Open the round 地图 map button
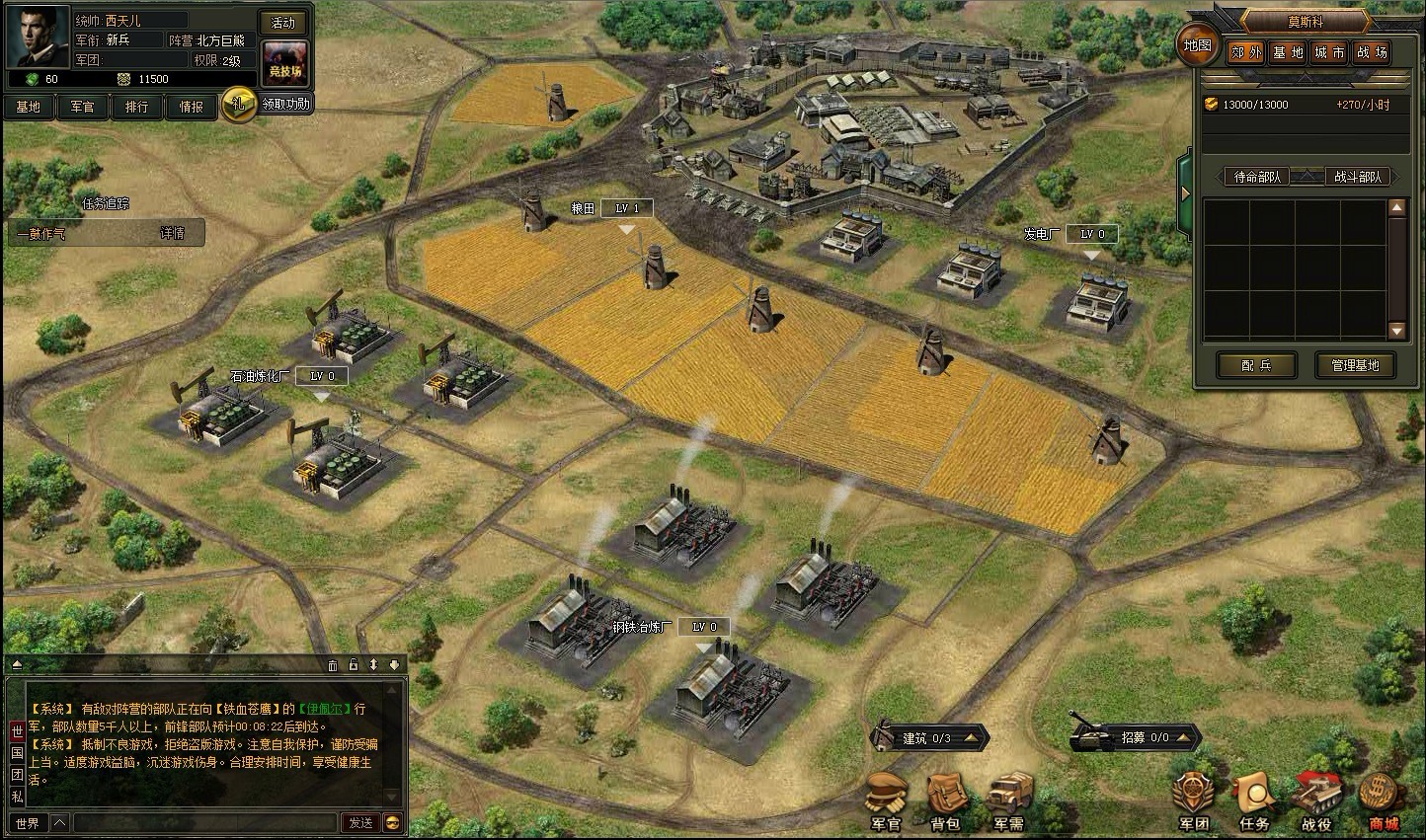The height and width of the screenshot is (840, 1426). (1197, 45)
